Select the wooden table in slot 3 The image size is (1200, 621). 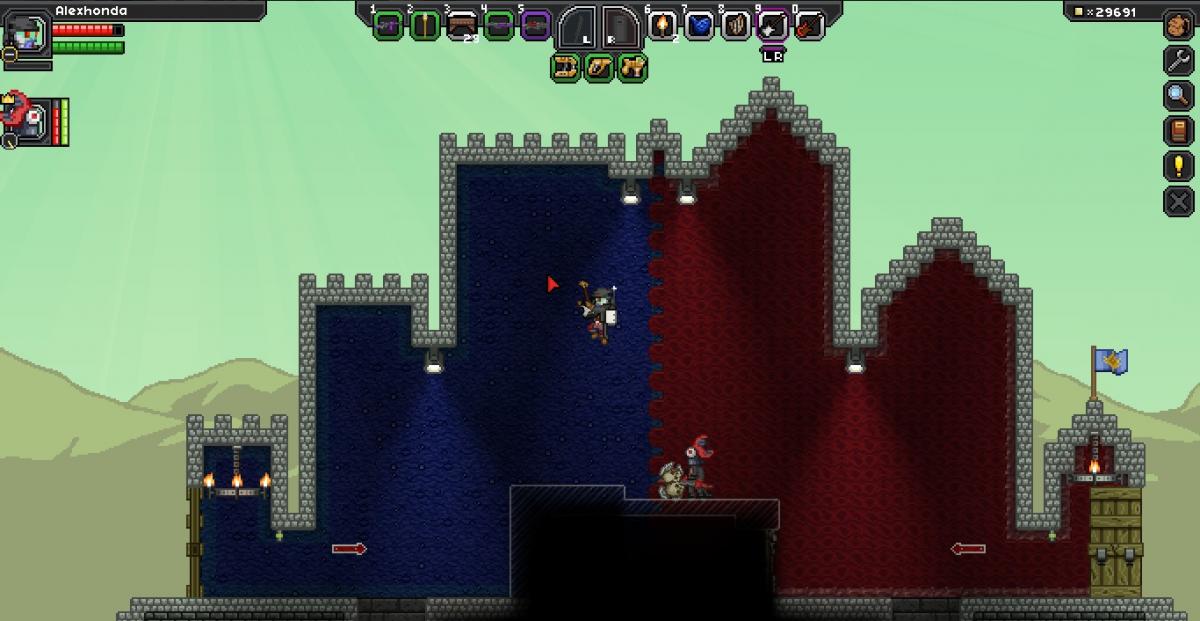coord(462,25)
